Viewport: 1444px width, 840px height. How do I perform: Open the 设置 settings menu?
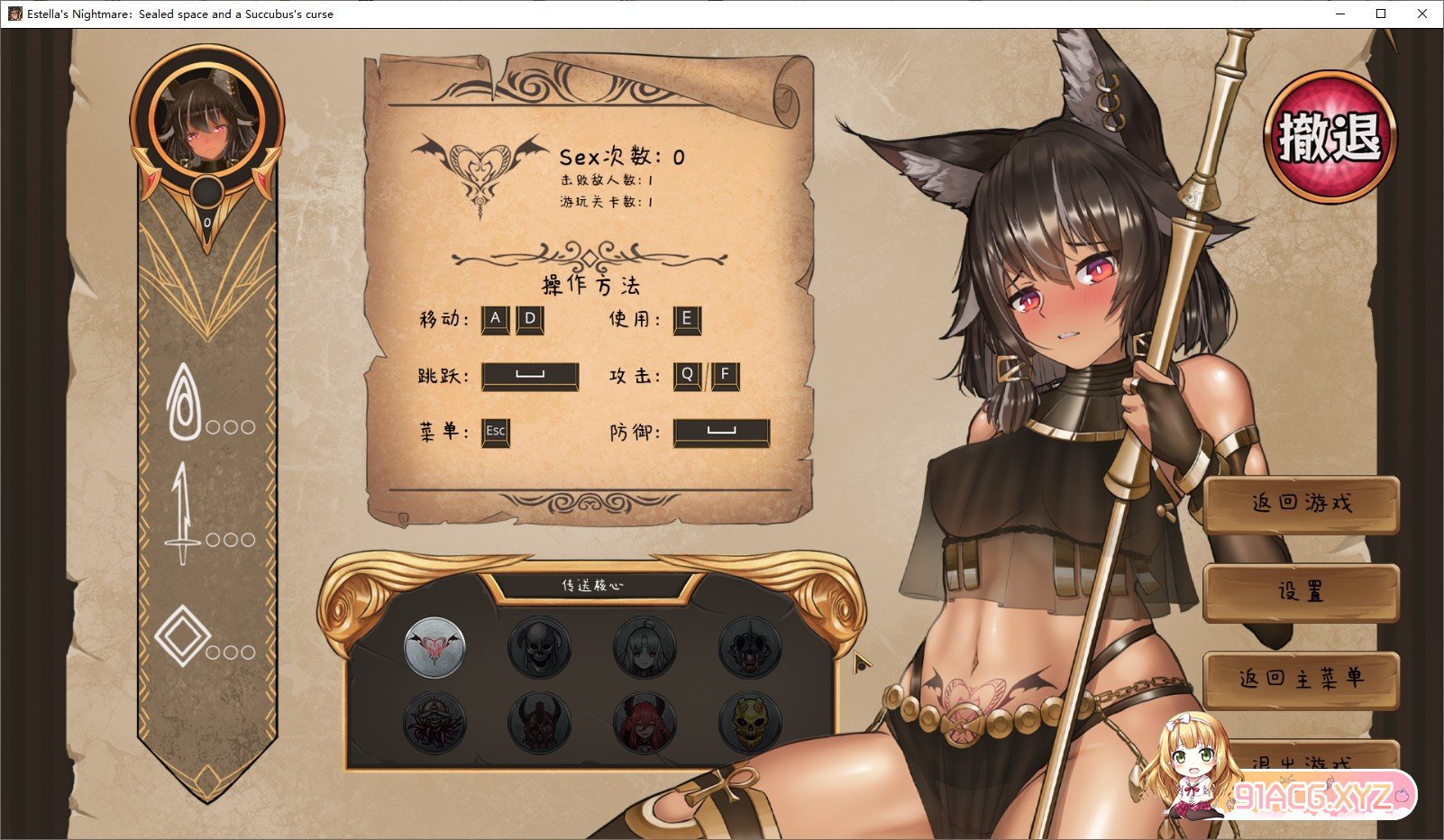pyautogui.click(x=1301, y=592)
